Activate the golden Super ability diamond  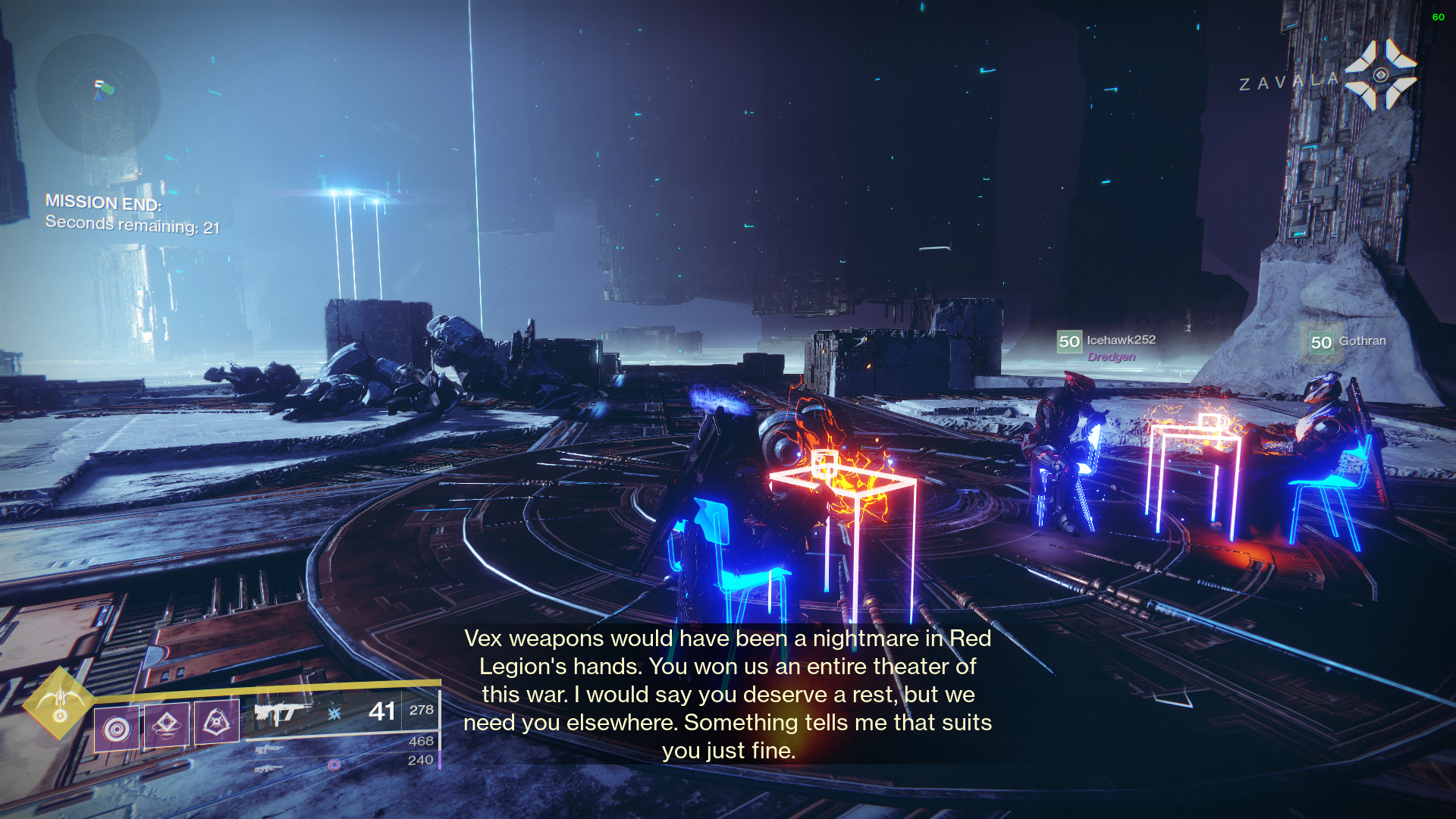tap(59, 703)
